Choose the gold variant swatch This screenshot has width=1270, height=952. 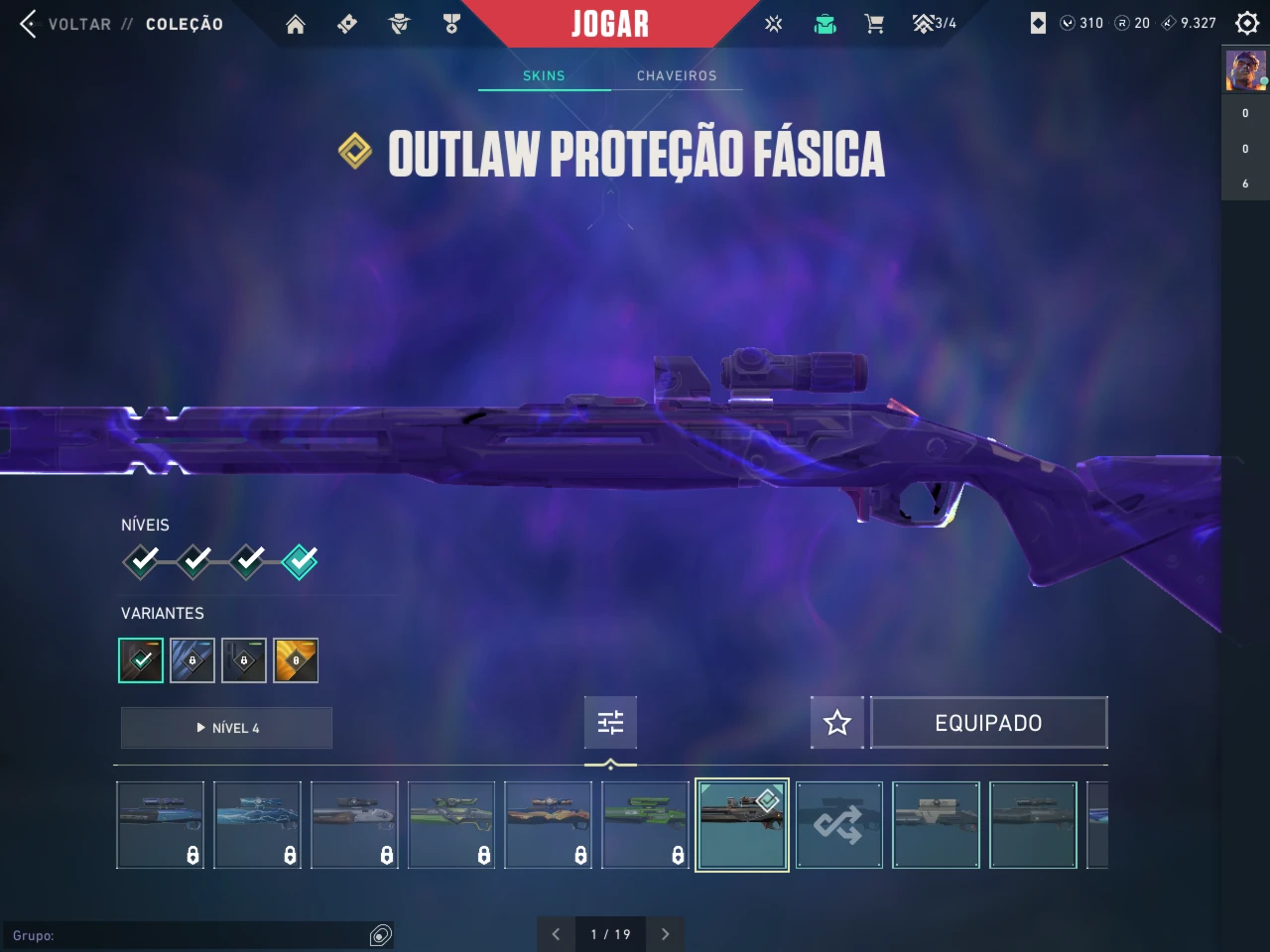(x=296, y=660)
